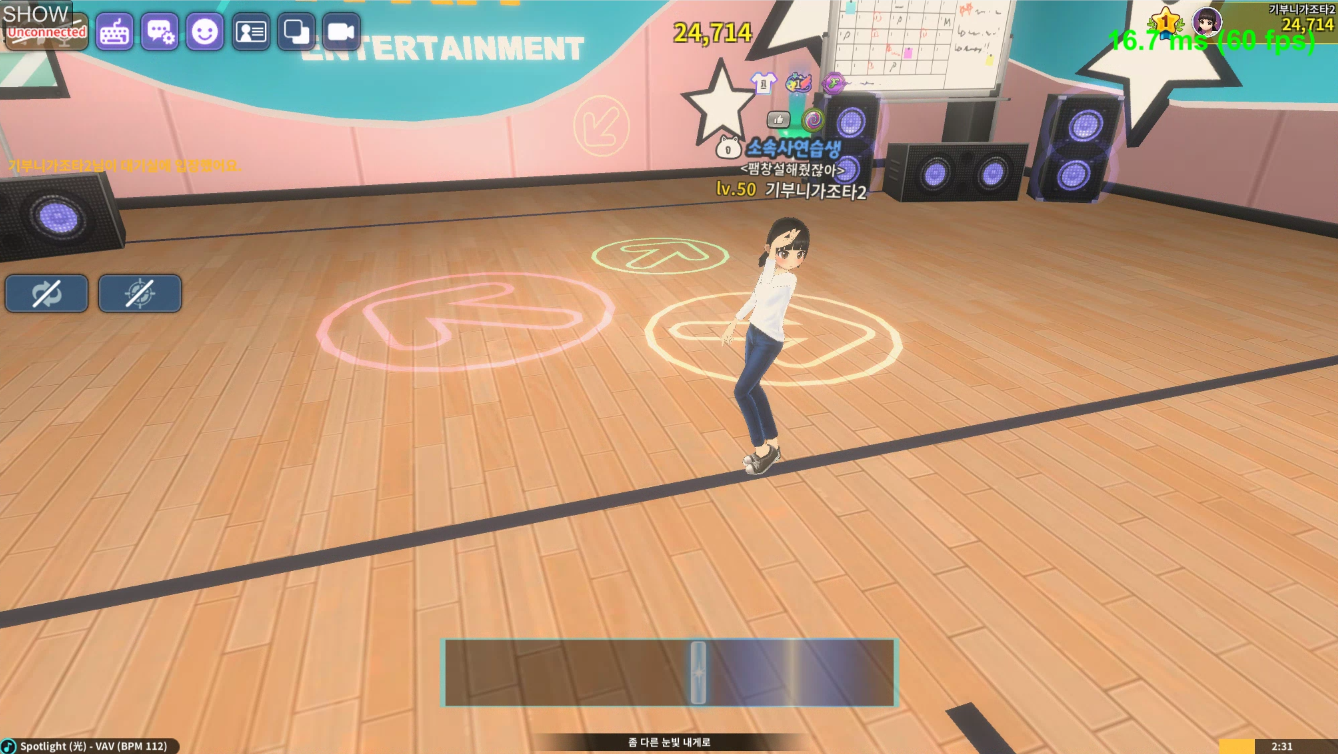Click the Unconnected microphone button
Viewport: 1338px width, 754px height.
click(x=47, y=32)
